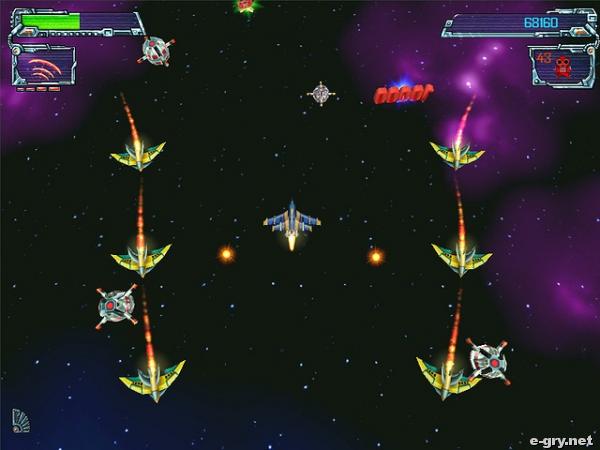Click the fan-shaped icon in the corner
This screenshot has height=450, width=600.
pos(20,420)
